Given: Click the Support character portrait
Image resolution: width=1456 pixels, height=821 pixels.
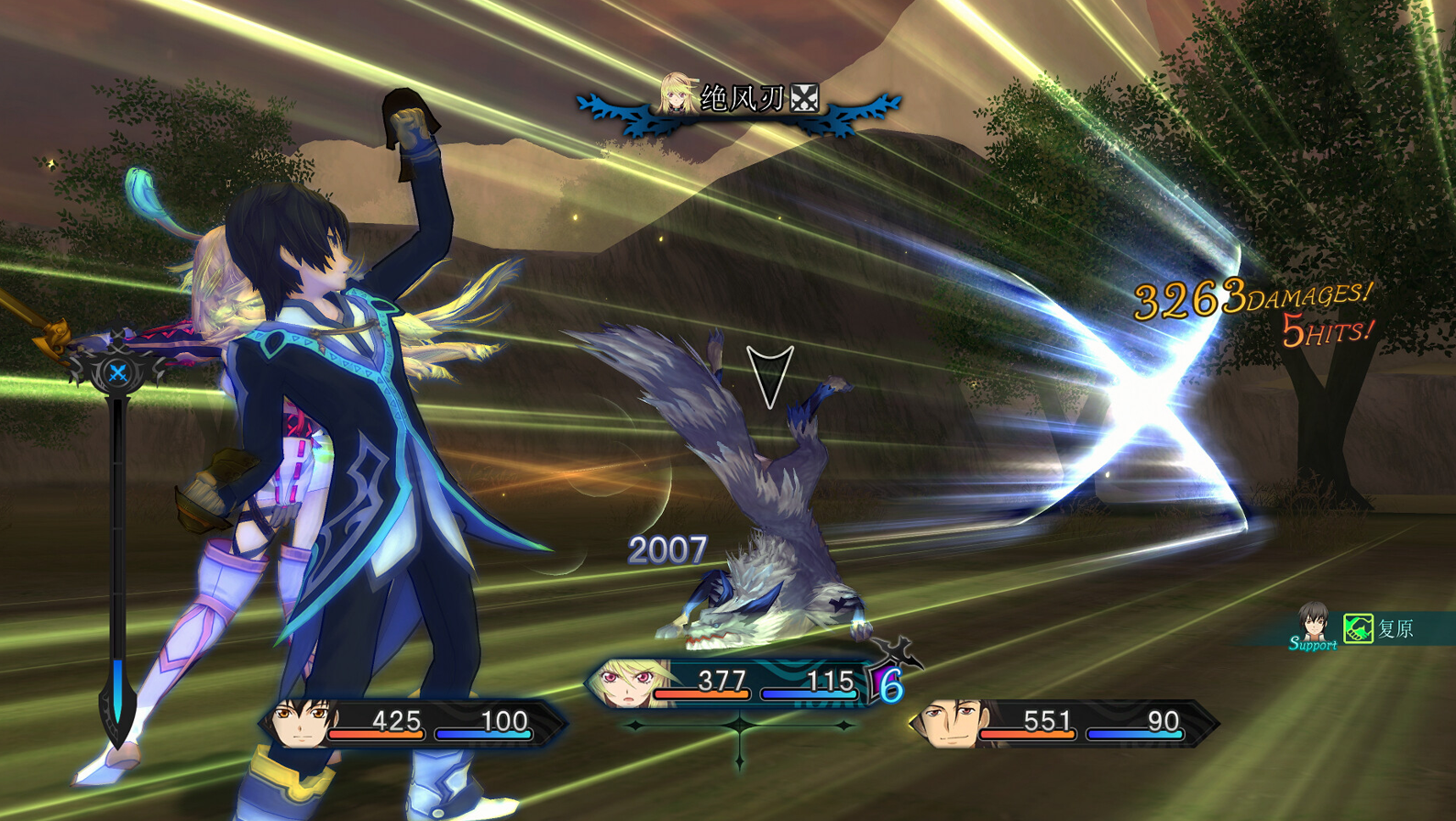Looking at the screenshot, I should [x=1313, y=624].
